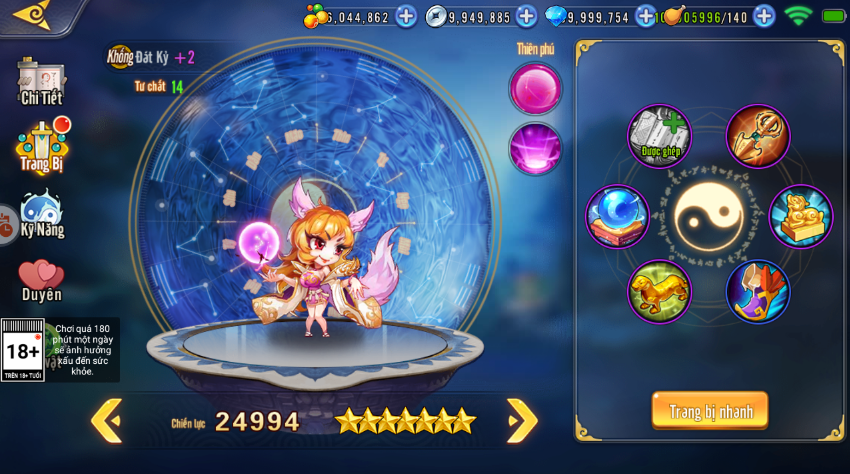Open the Được ghép stone tablet slot

(x=660, y=136)
